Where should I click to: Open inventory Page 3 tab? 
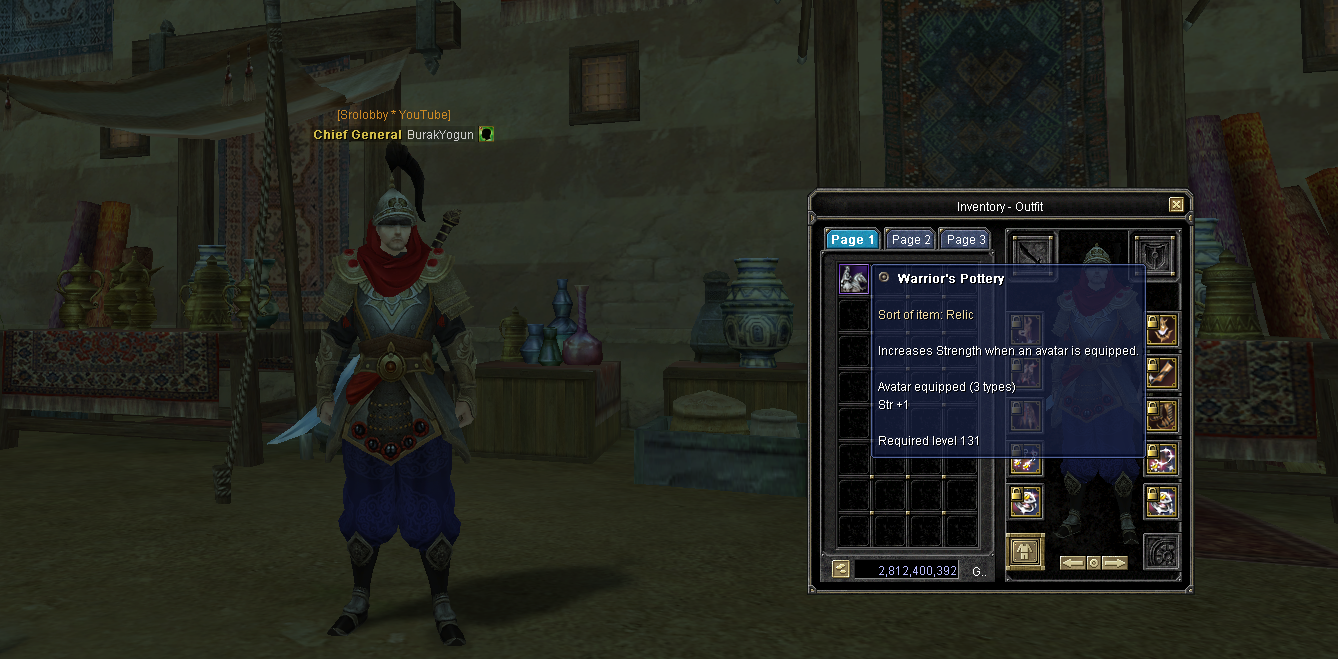click(966, 240)
